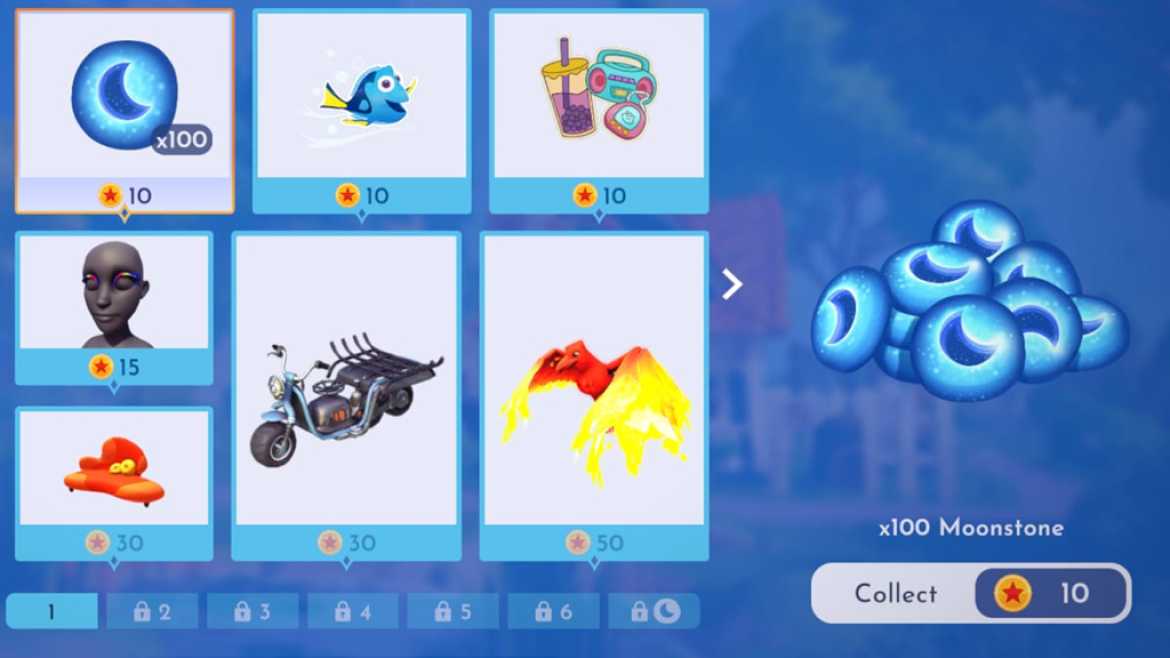Open the locked moon bonus tab
The width and height of the screenshot is (1170, 658).
654,611
